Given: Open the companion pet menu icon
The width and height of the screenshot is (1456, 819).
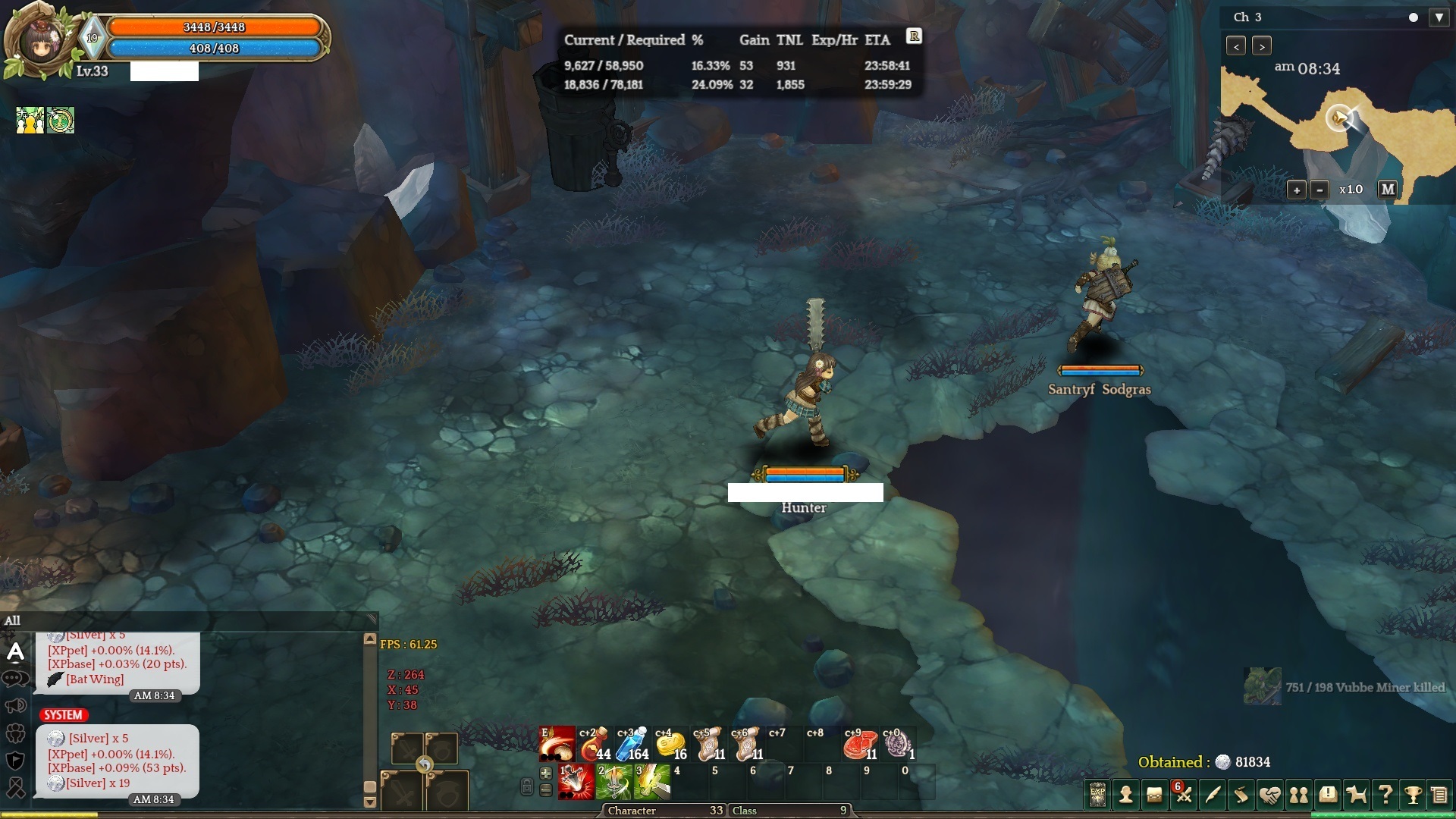Looking at the screenshot, I should point(1356,795).
